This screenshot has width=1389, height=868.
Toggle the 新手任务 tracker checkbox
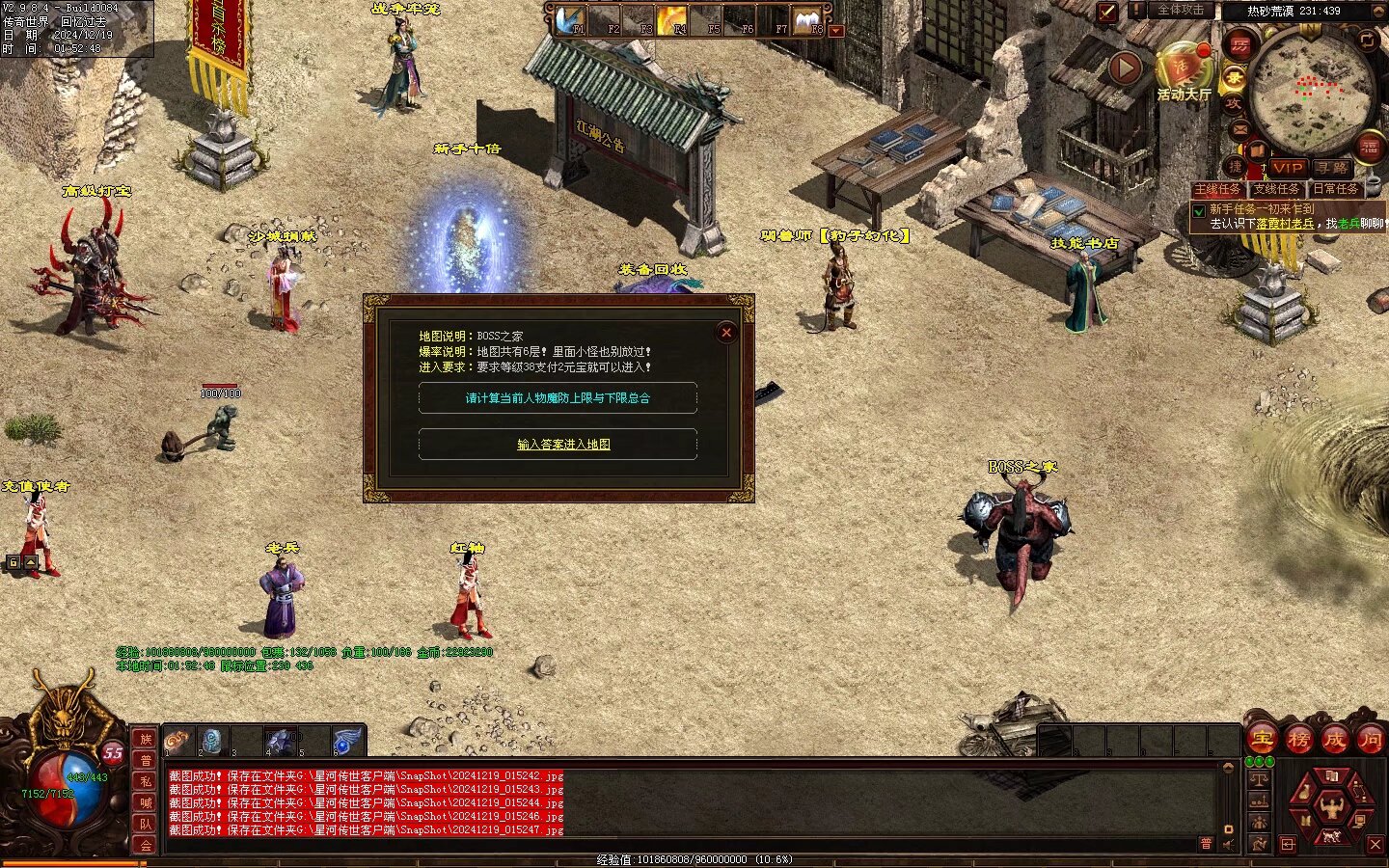[1199, 210]
